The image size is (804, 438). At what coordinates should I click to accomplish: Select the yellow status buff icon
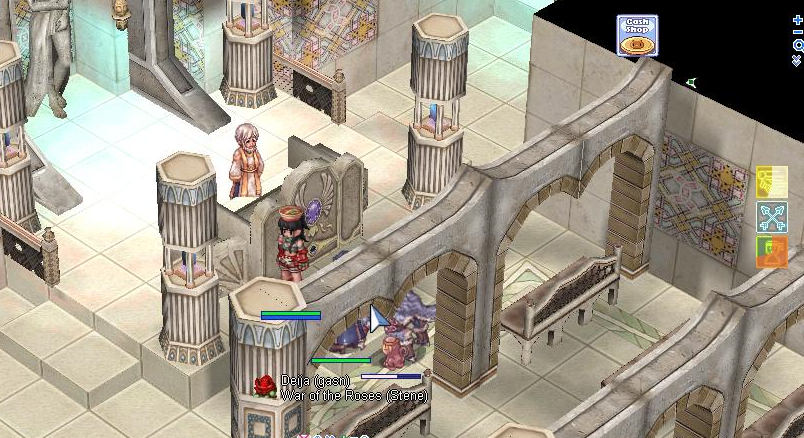(771, 182)
